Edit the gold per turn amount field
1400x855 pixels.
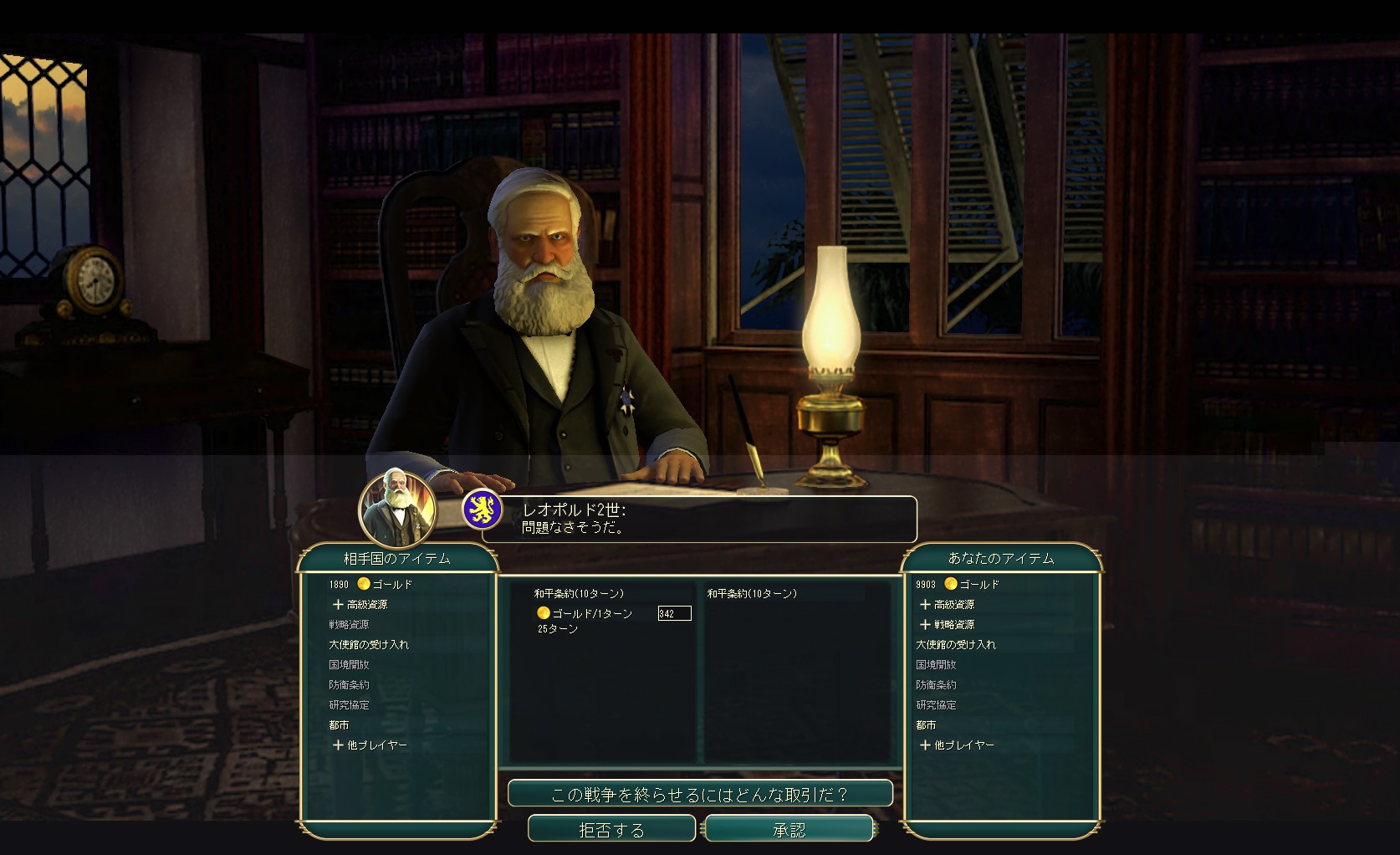pyautogui.click(x=674, y=613)
